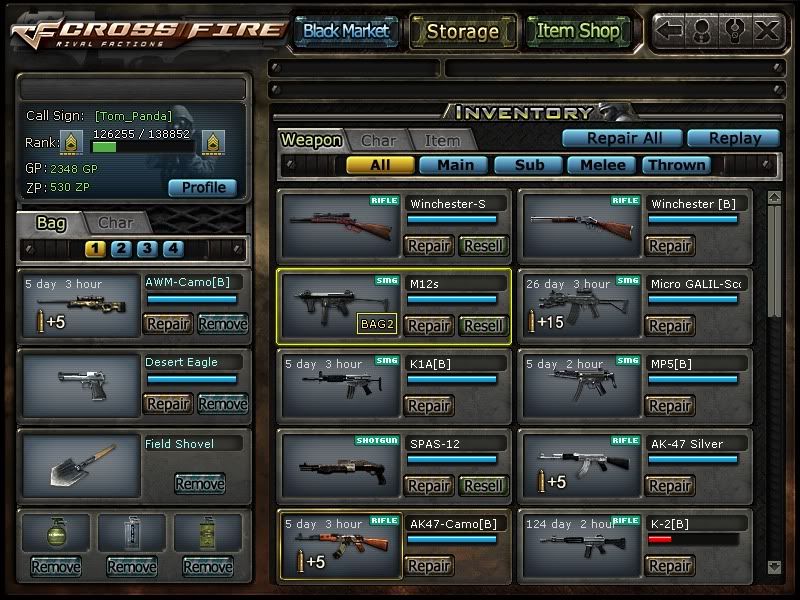Resell the Winchester-S rifle

click(484, 245)
